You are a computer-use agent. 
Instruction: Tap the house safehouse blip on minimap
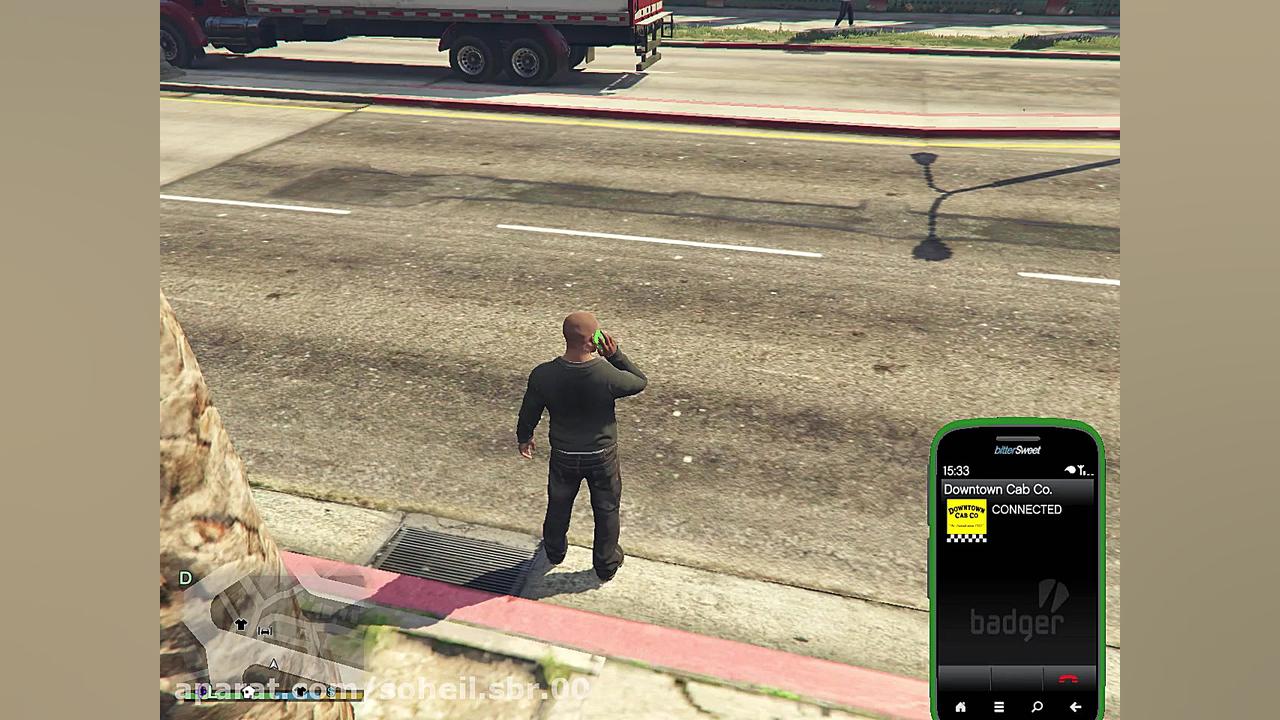[x=248, y=691]
